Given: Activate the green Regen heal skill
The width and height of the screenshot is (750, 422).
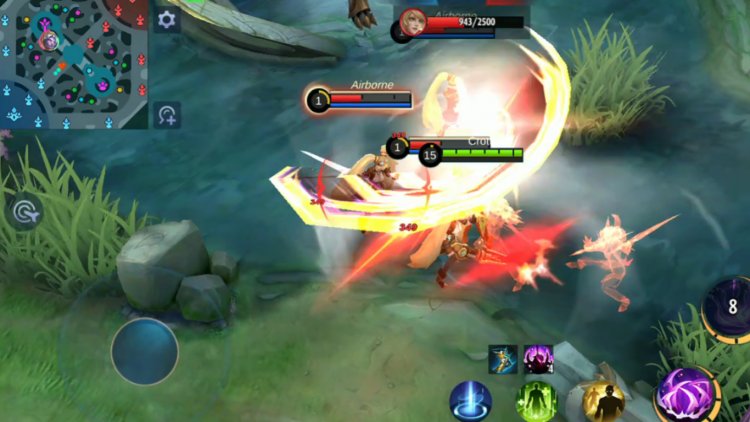Looking at the screenshot, I should (x=536, y=401).
